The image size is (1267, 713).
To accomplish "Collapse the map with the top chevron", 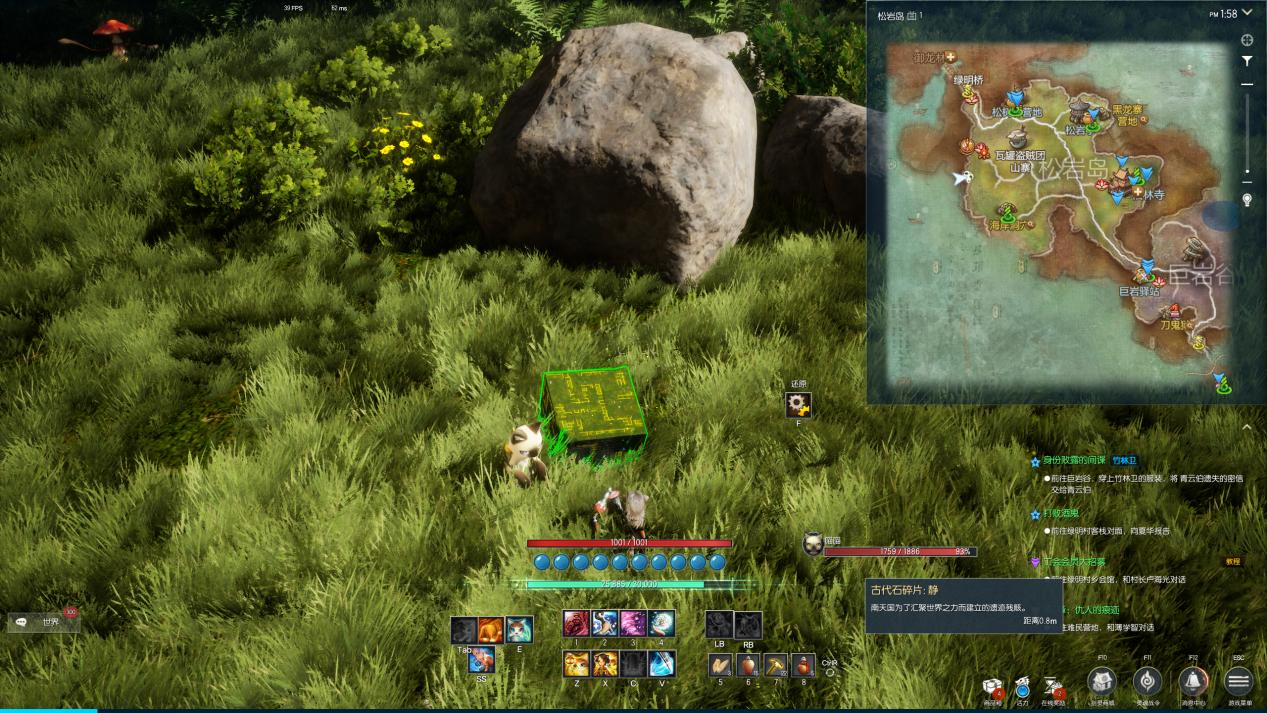I will [1247, 13].
